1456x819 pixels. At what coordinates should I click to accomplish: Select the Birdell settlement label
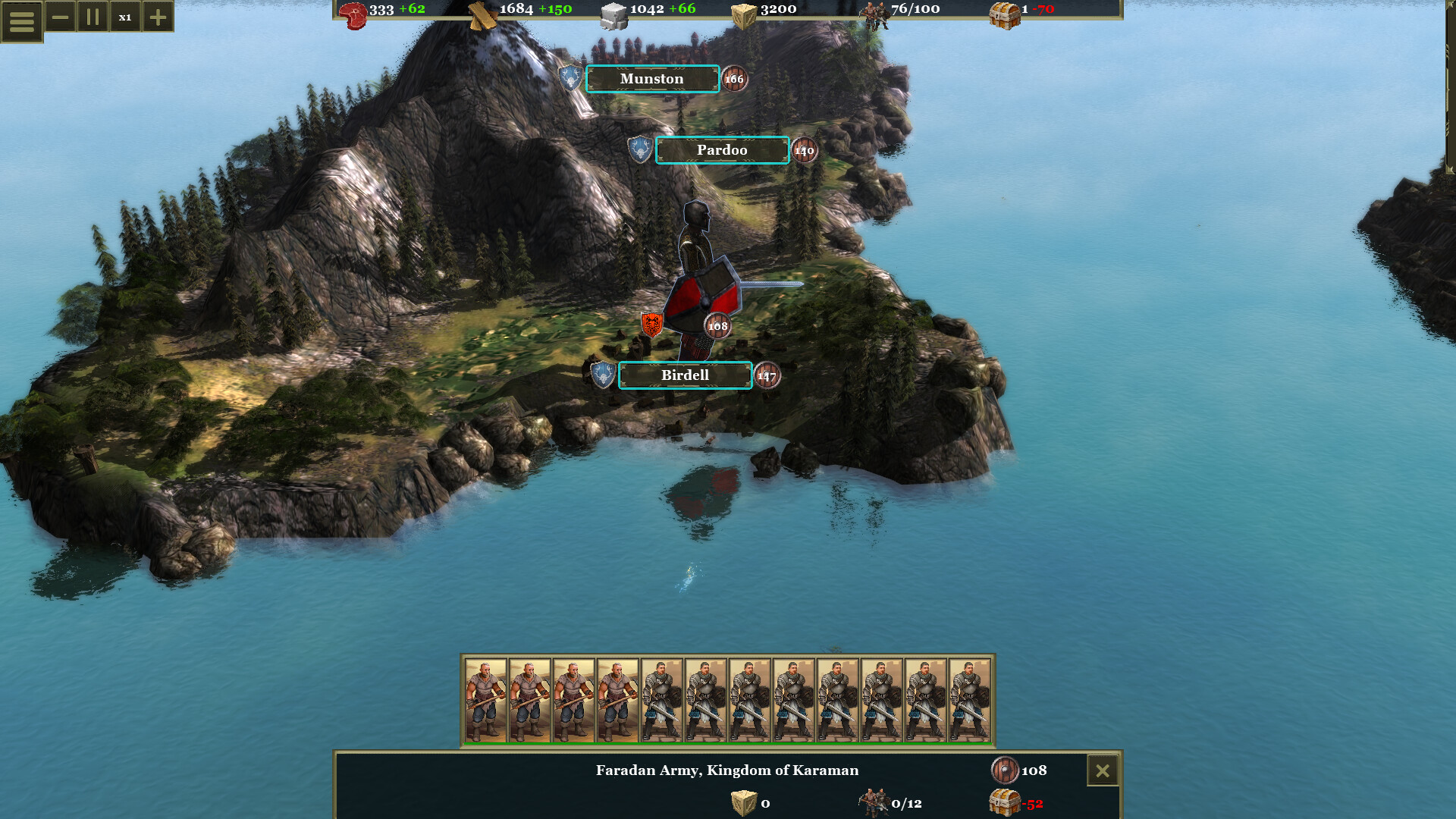coord(685,375)
